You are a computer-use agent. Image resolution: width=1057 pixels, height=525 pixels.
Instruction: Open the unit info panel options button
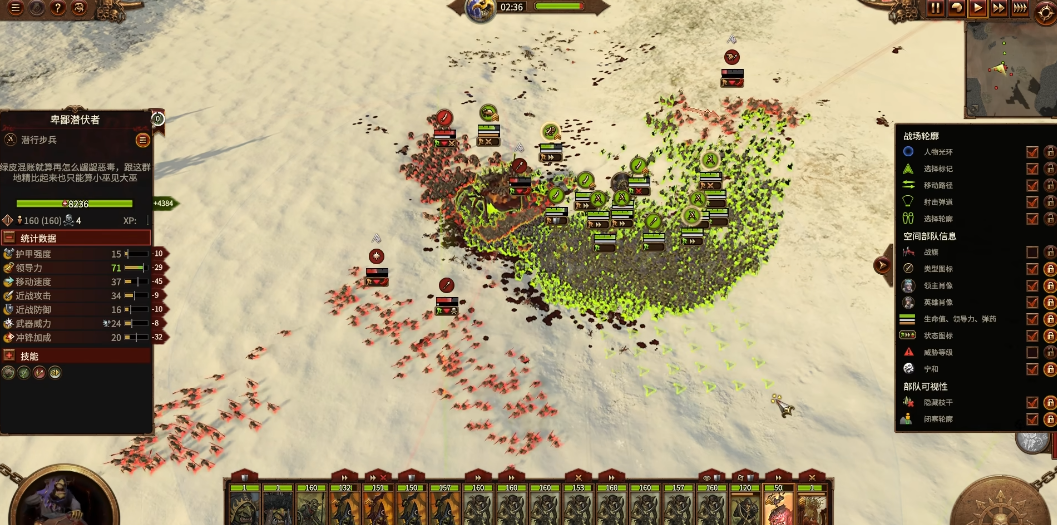point(143,140)
